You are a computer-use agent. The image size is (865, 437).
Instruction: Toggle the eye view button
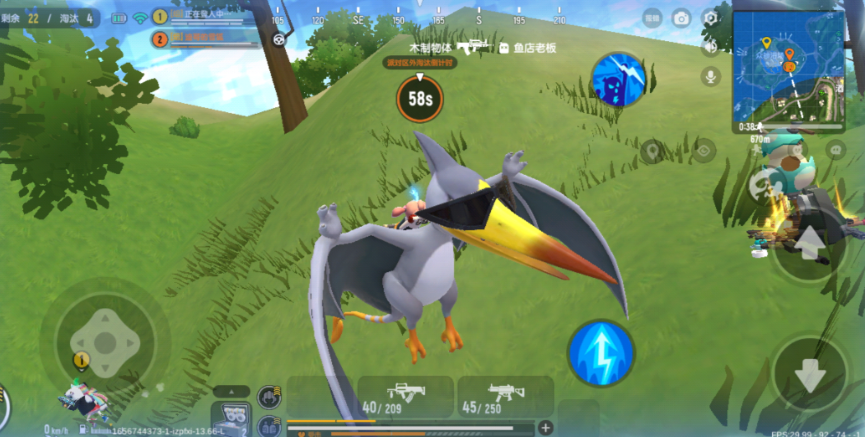pos(704,151)
